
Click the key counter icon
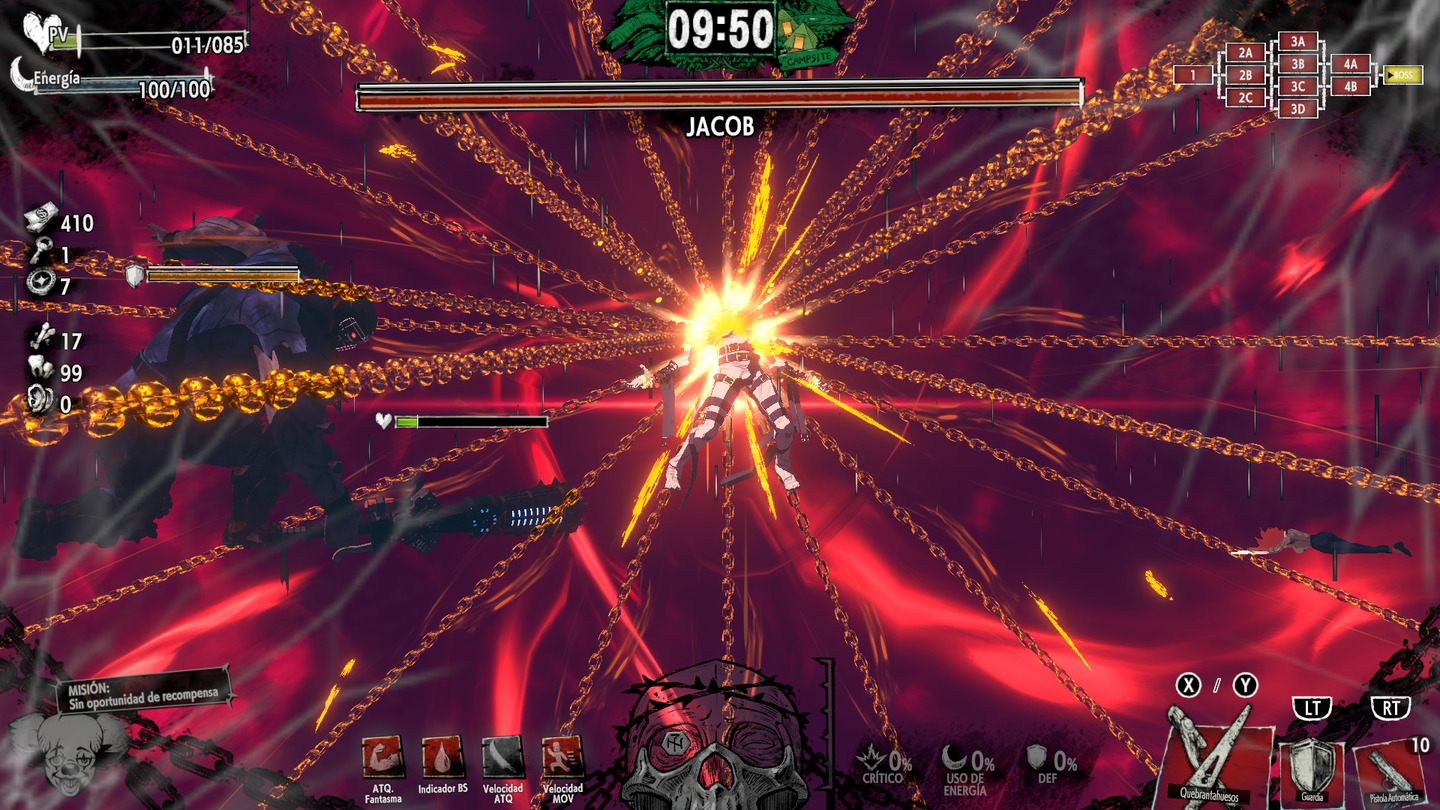(x=40, y=254)
